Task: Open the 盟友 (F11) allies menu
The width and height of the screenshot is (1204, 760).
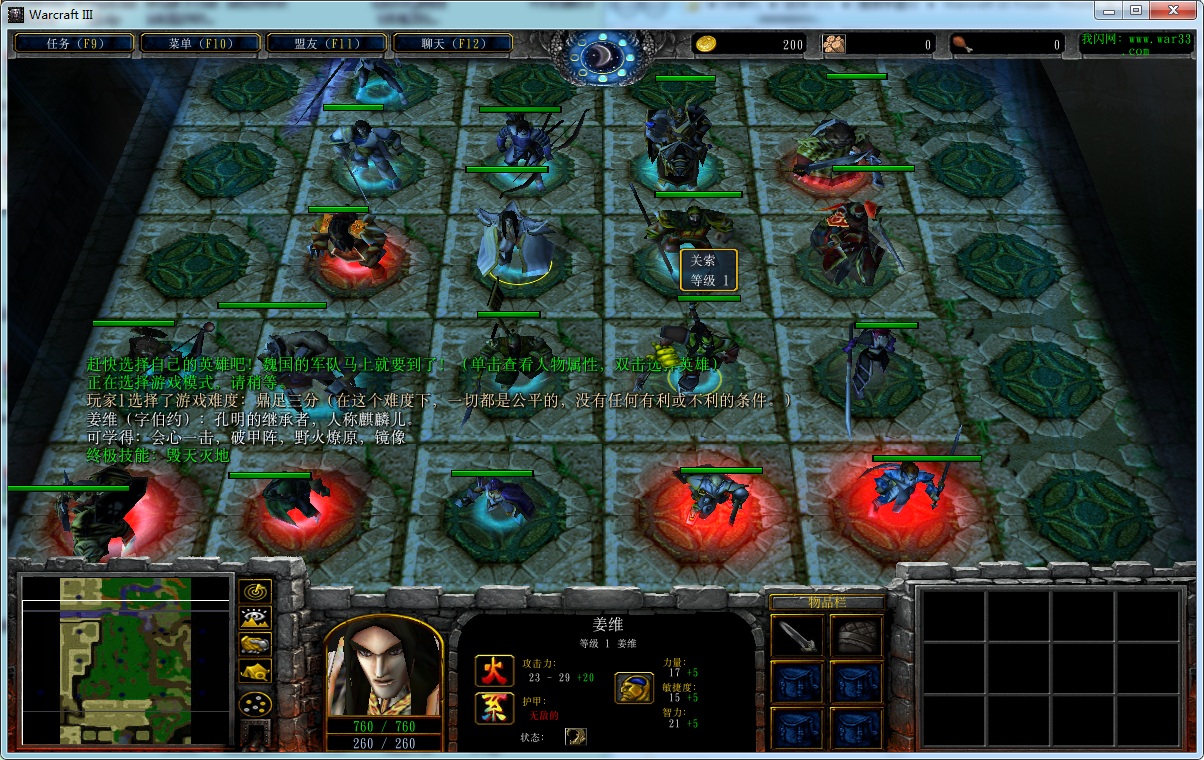Action: (x=327, y=43)
